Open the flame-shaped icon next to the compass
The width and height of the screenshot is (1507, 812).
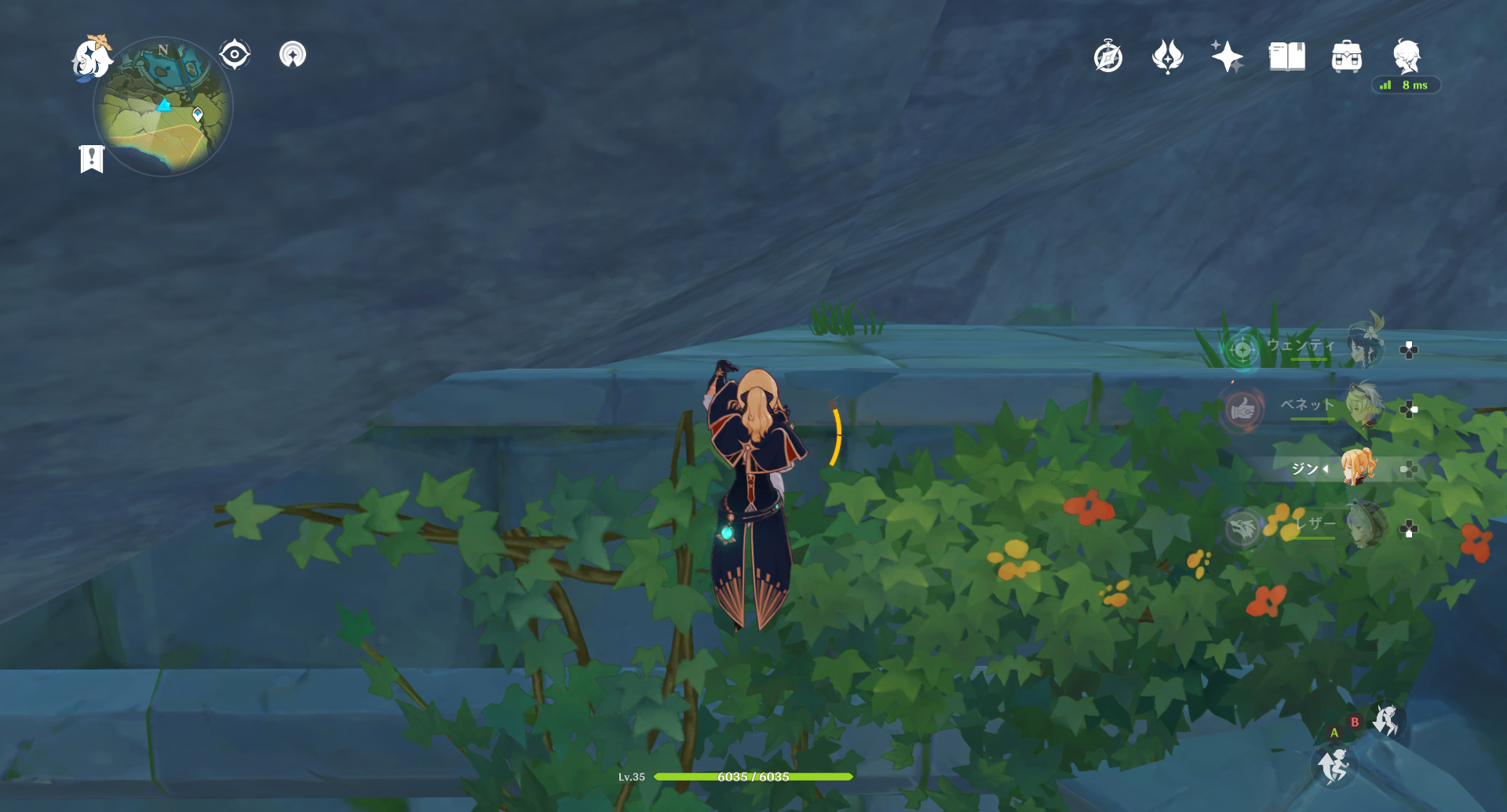point(1167,57)
